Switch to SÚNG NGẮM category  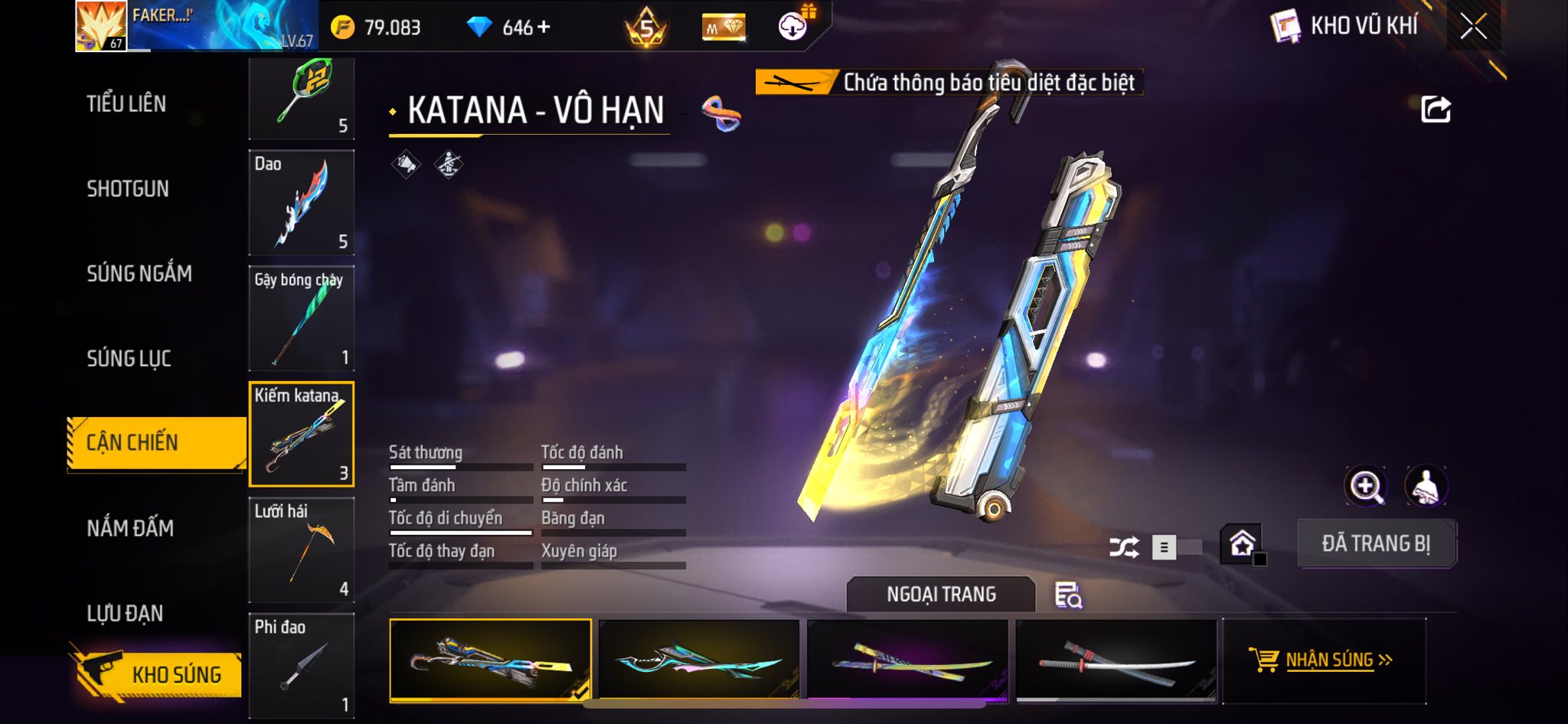139,273
